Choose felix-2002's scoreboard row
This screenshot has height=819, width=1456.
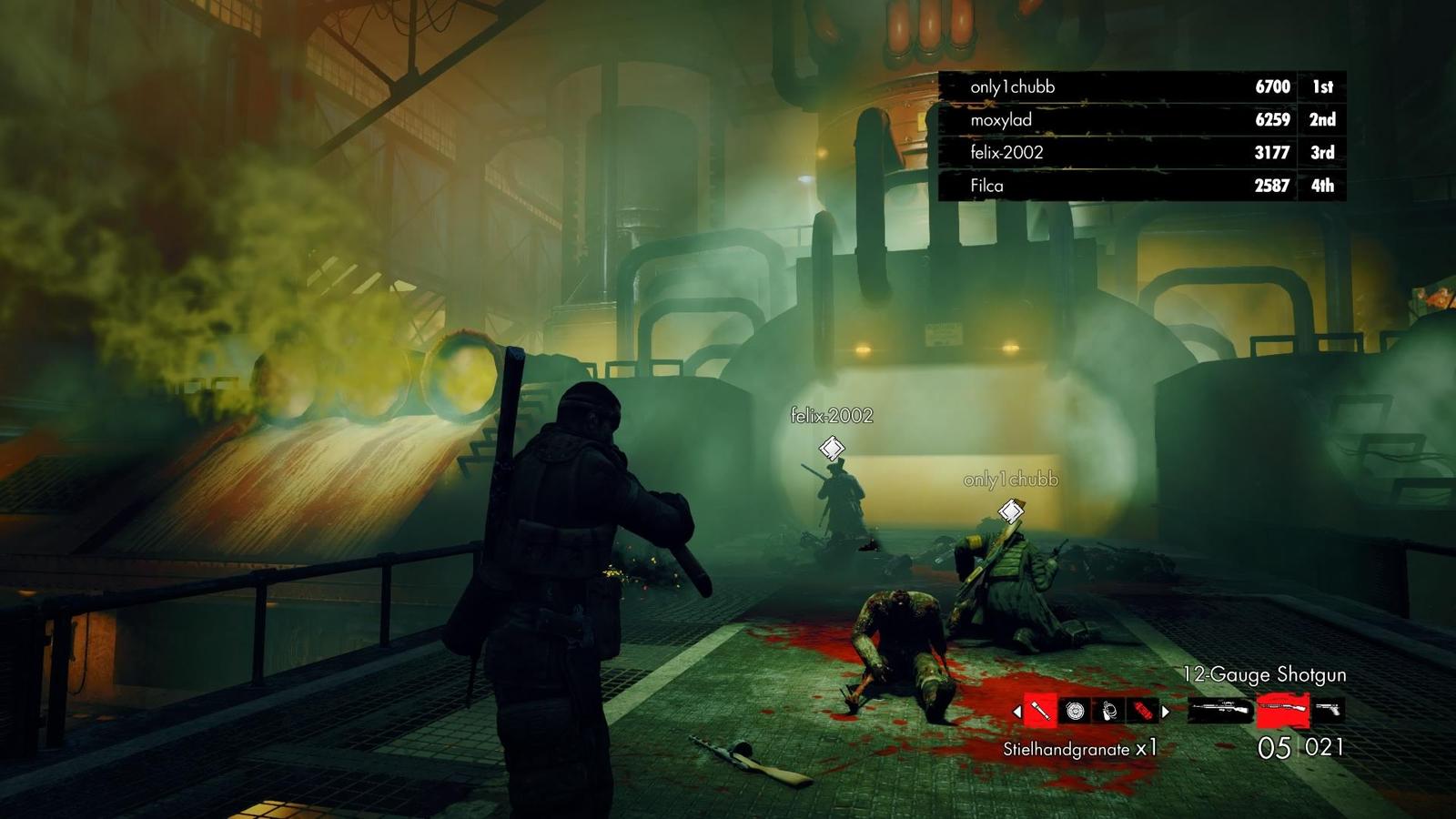pyautogui.click(x=1142, y=152)
